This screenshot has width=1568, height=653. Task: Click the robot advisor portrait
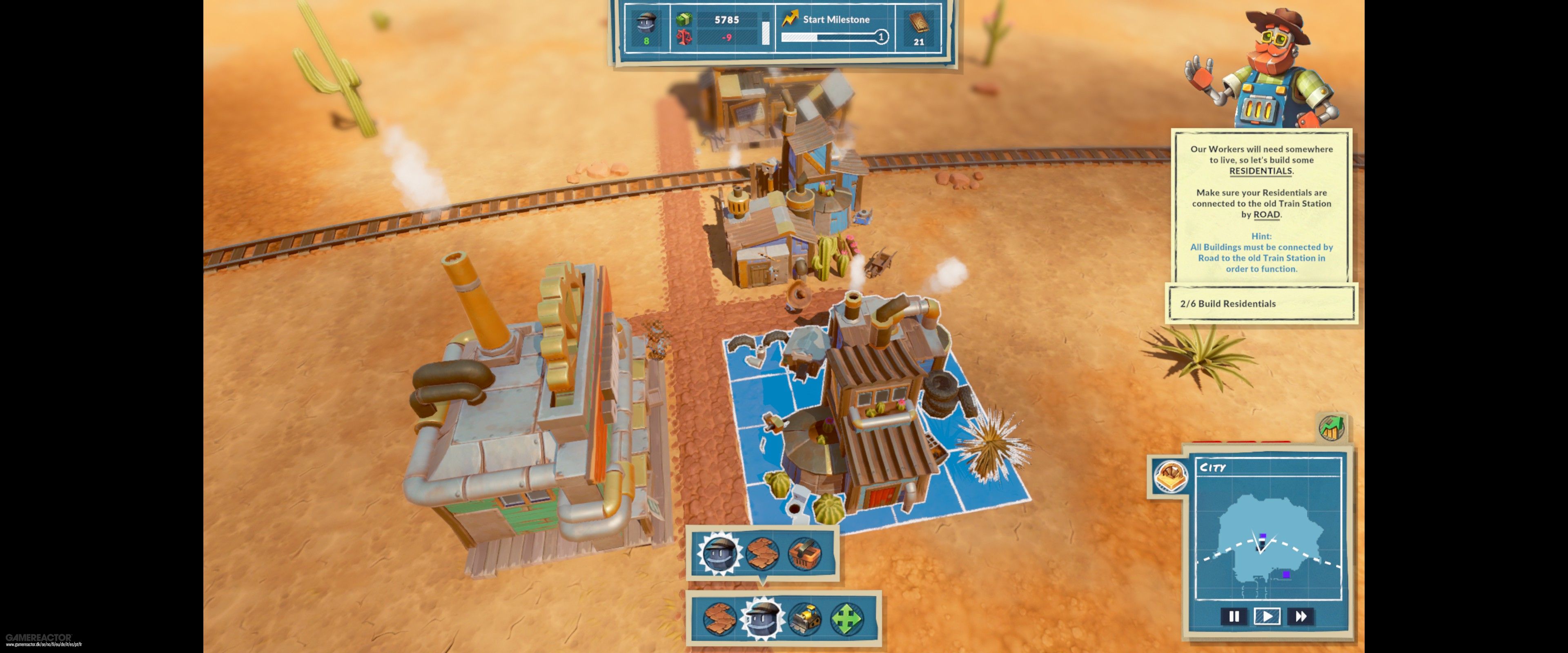click(x=1266, y=67)
